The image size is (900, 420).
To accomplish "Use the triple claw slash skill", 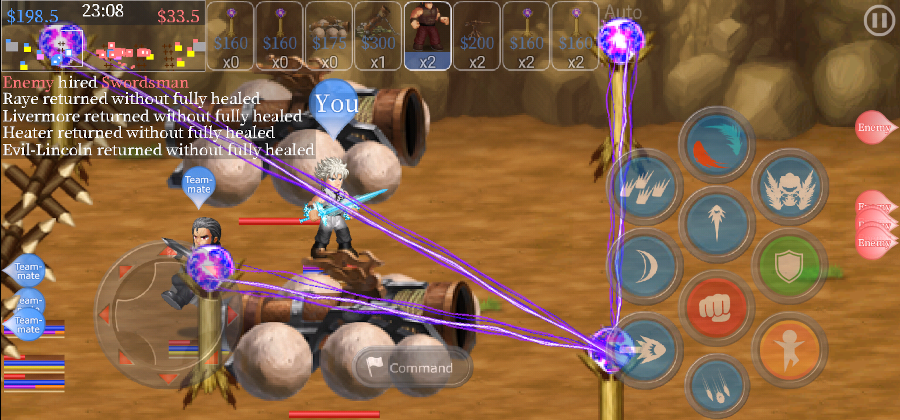I will [x=645, y=187].
